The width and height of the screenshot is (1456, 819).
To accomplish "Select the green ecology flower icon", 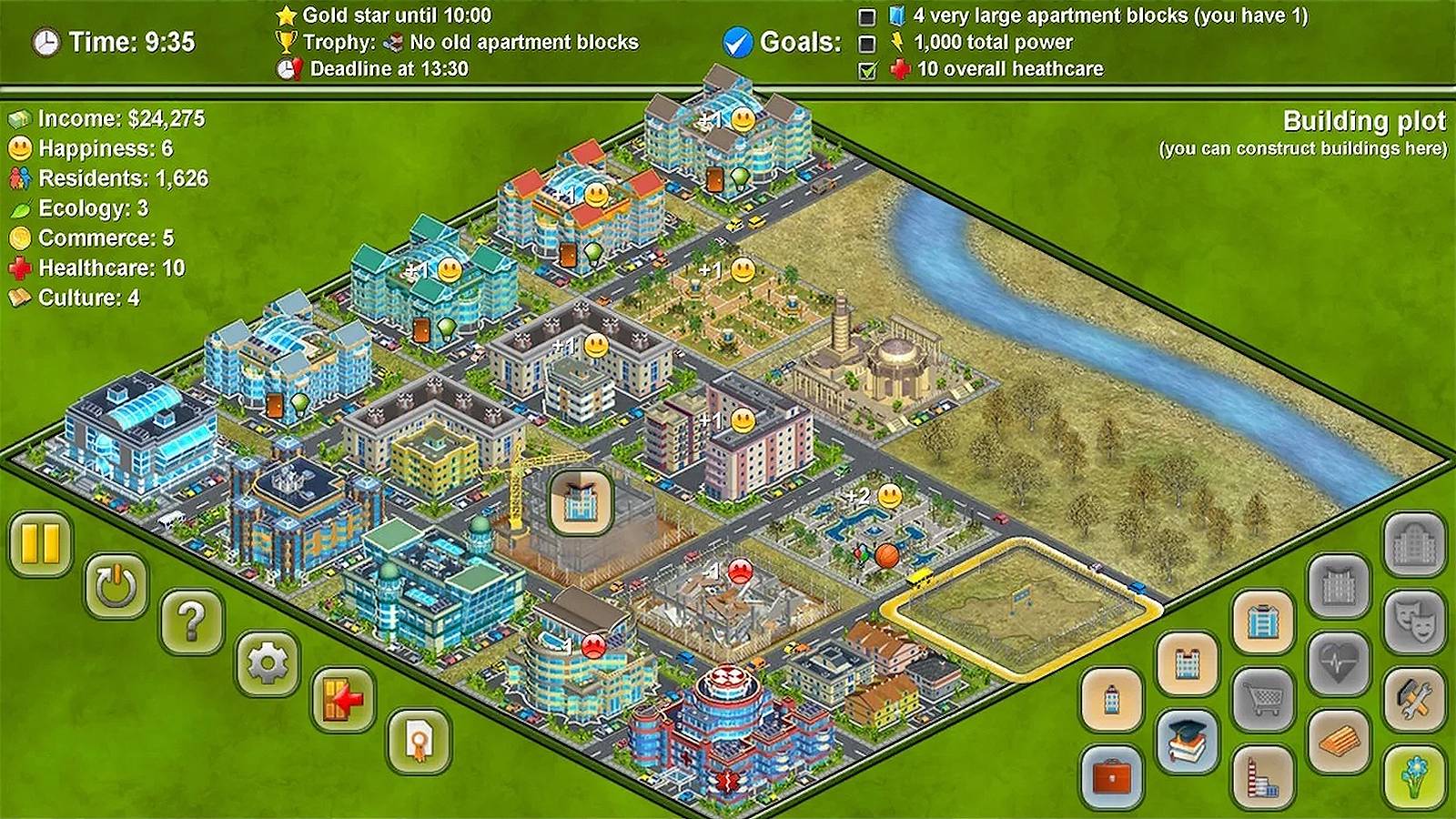I will 1413,776.
